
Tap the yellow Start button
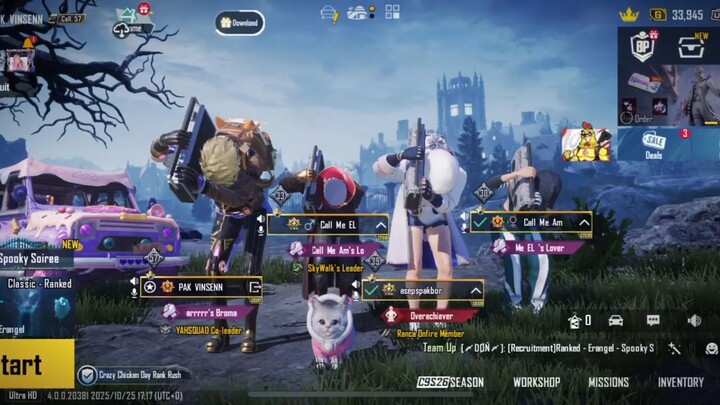tap(35, 363)
